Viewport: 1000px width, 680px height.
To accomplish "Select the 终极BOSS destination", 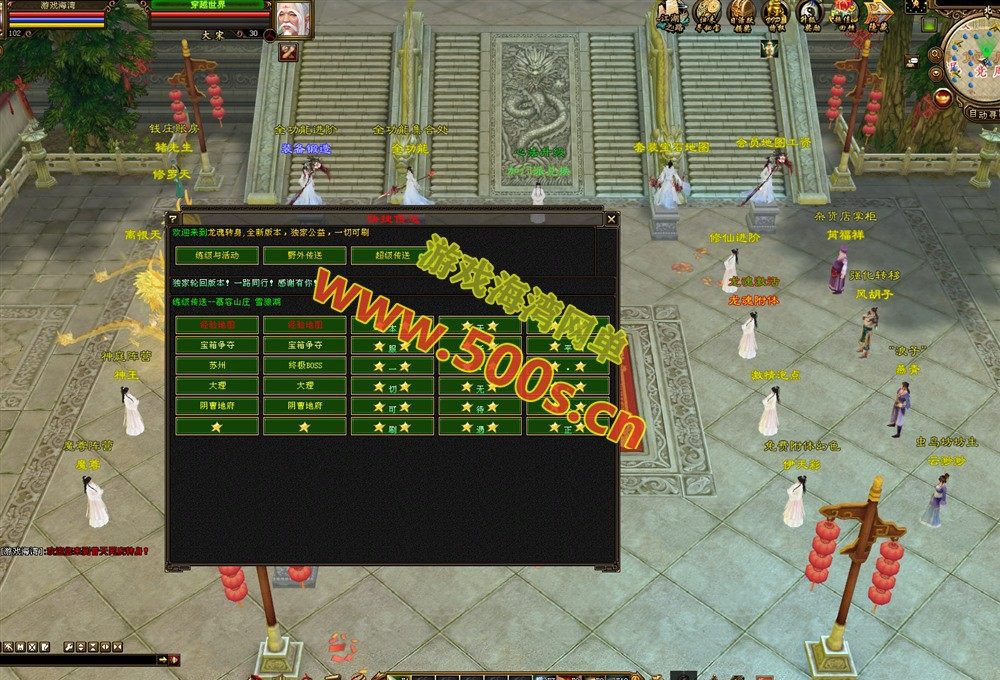I will (x=304, y=365).
